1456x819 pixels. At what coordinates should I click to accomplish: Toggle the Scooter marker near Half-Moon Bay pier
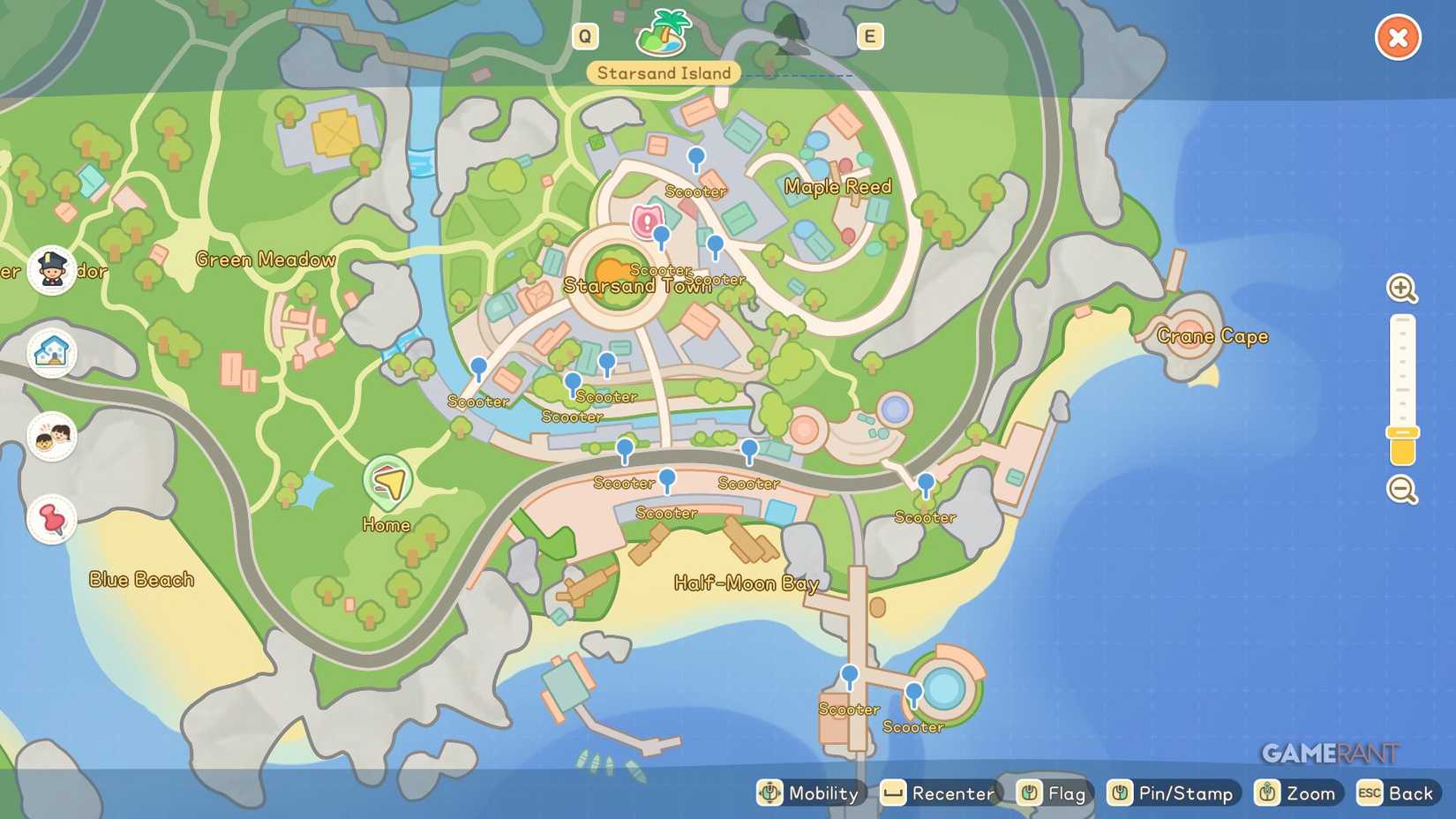[x=850, y=675]
